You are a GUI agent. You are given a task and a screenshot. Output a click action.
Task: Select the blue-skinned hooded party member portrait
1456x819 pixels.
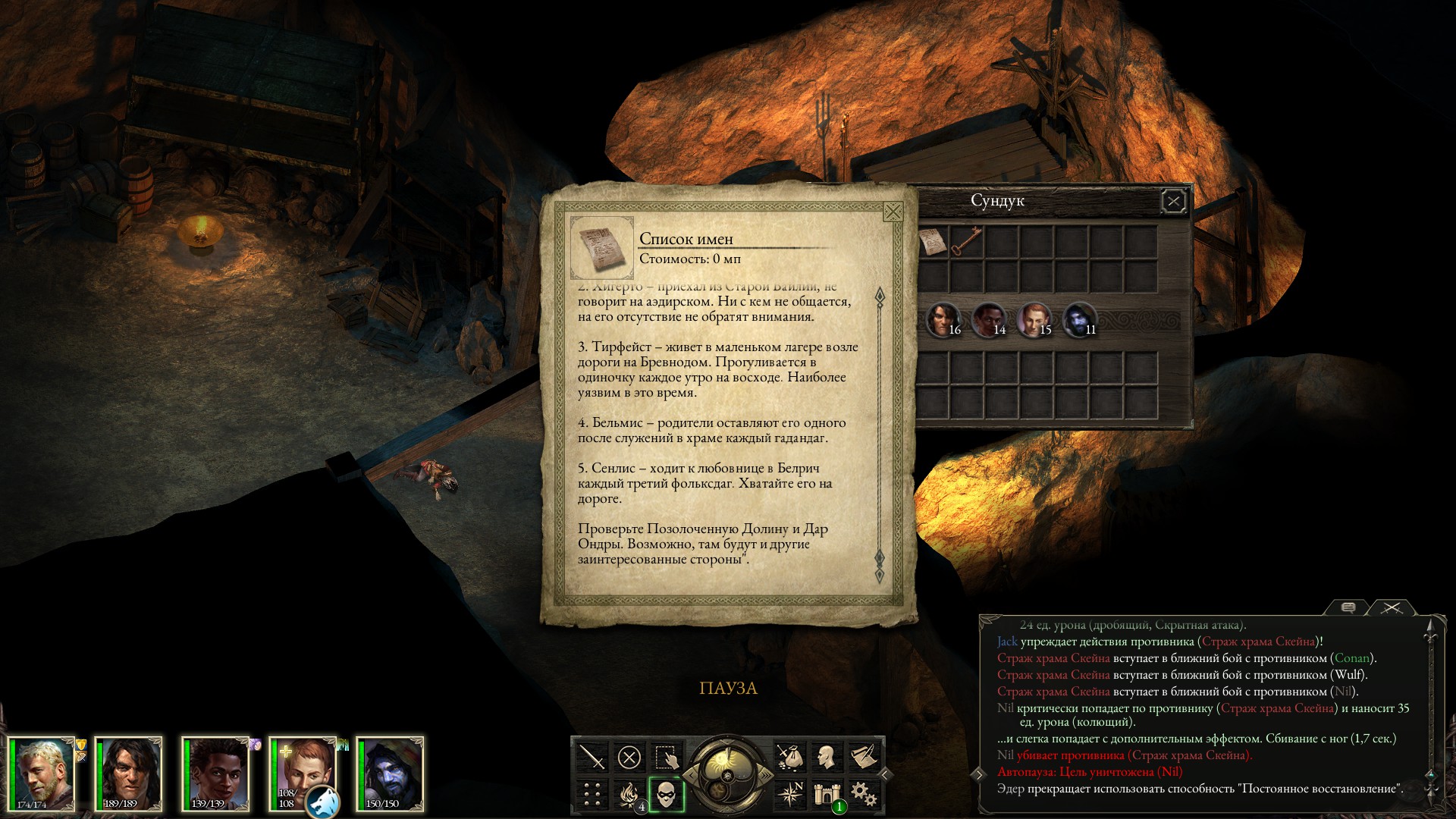point(389,773)
